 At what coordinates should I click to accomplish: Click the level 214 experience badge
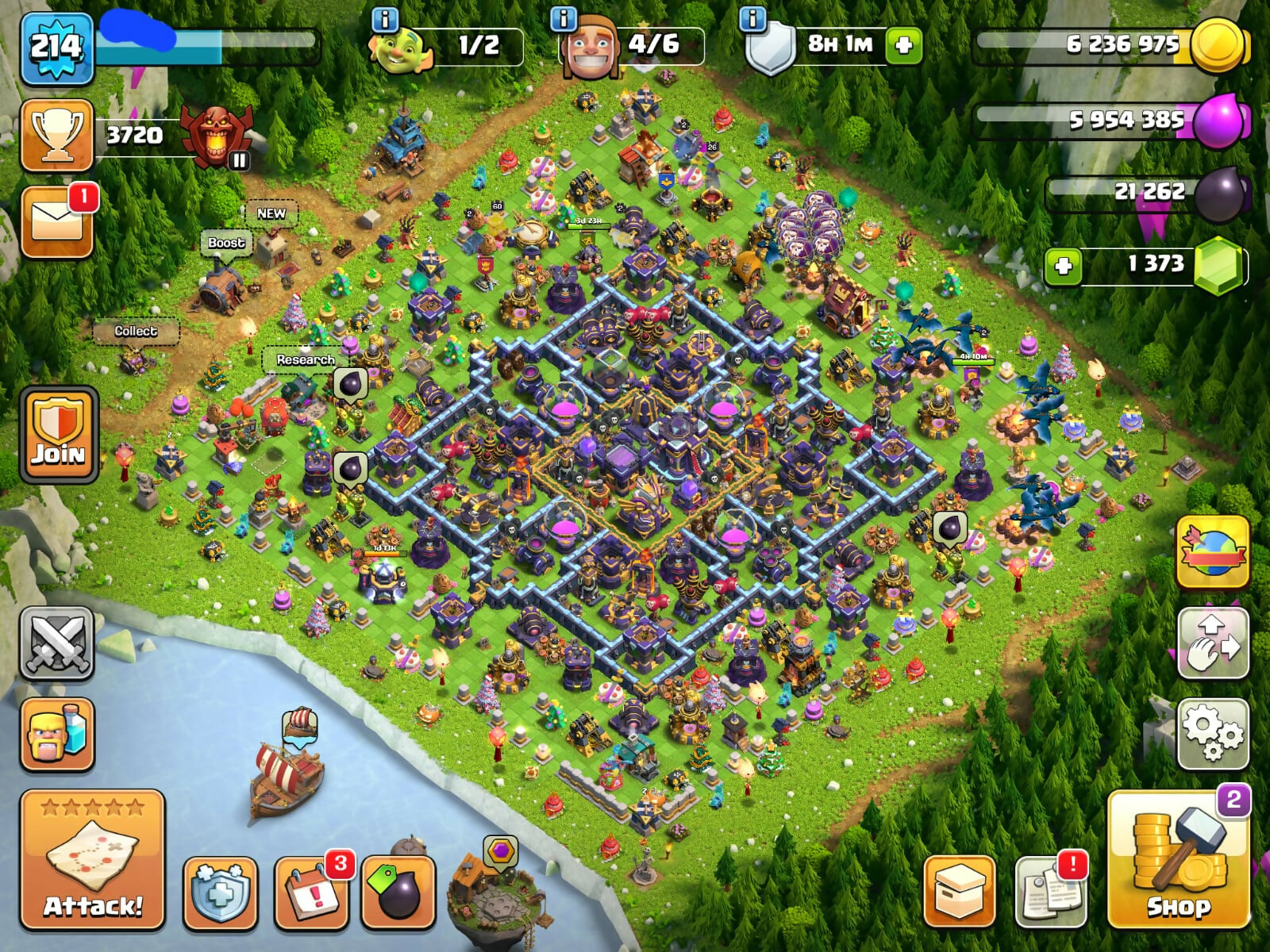(x=56, y=48)
